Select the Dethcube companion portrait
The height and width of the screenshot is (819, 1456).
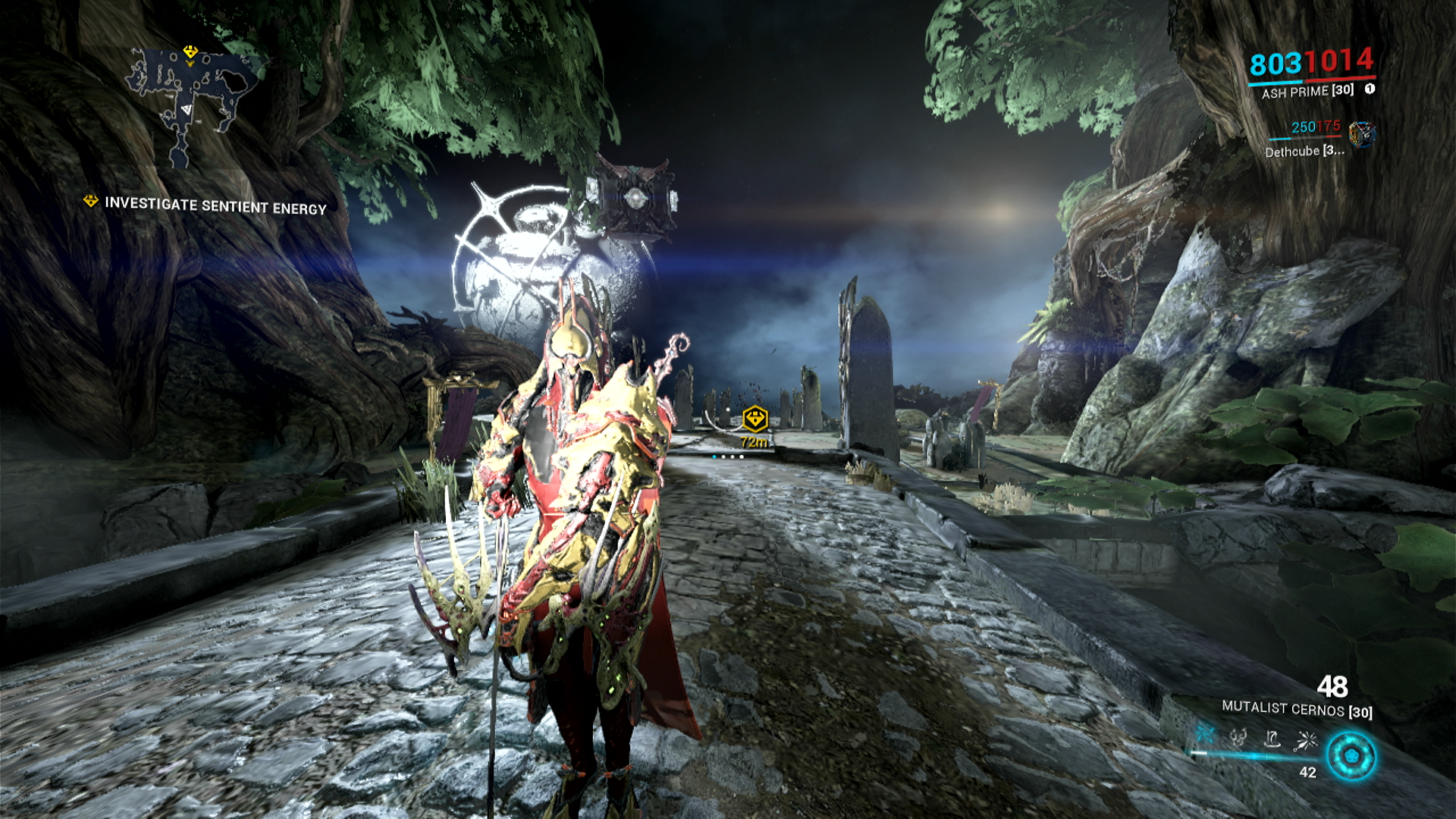pyautogui.click(x=1362, y=134)
